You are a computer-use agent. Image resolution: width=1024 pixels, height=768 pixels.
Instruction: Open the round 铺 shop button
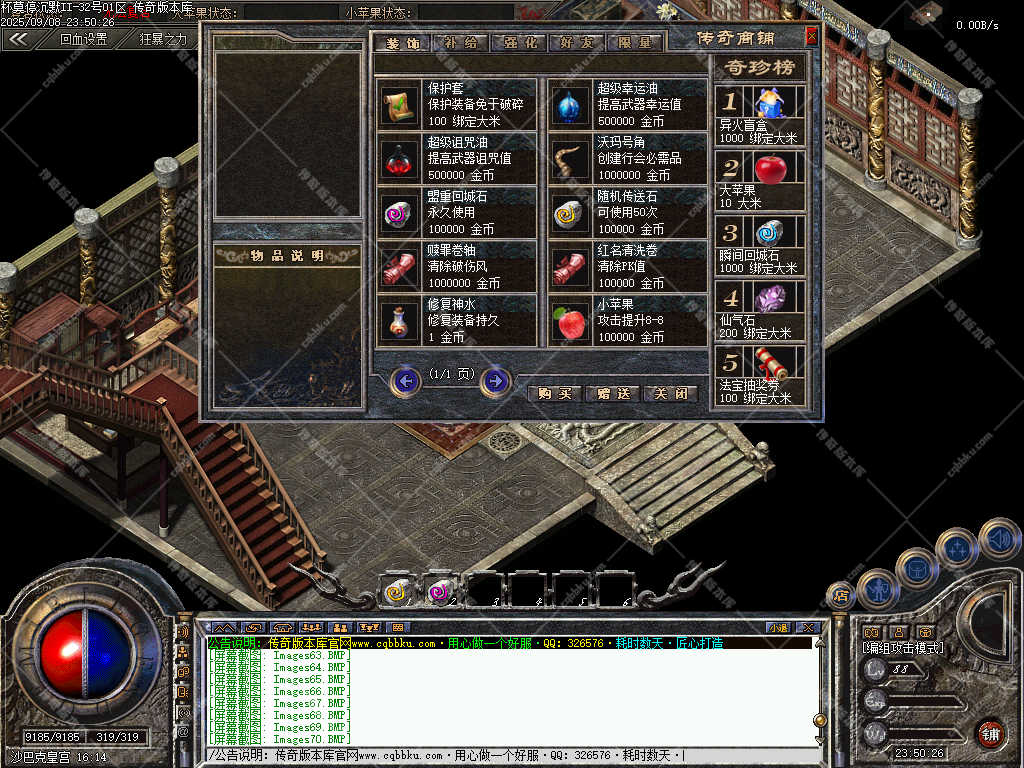point(989,733)
